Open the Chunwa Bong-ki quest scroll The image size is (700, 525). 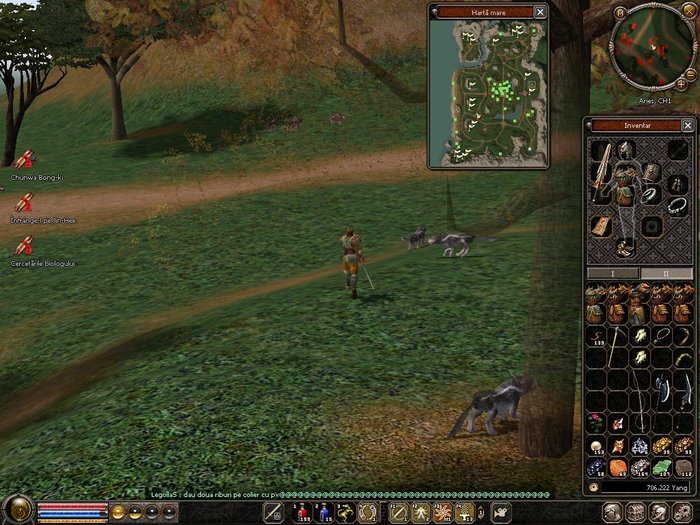[23, 159]
